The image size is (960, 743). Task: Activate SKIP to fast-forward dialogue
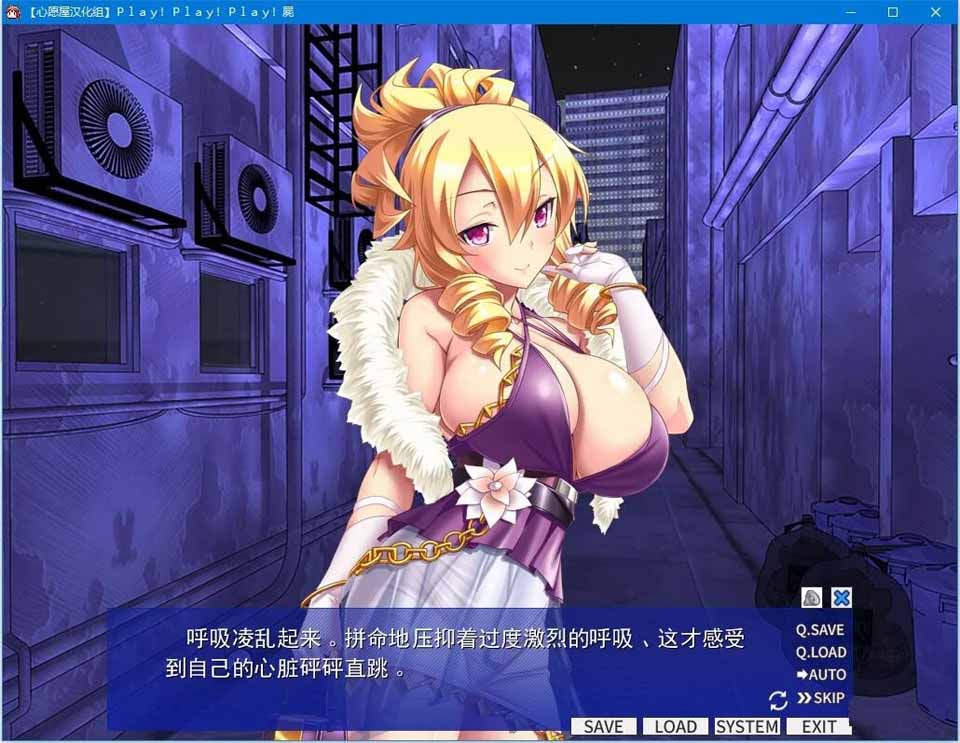pyautogui.click(x=821, y=698)
